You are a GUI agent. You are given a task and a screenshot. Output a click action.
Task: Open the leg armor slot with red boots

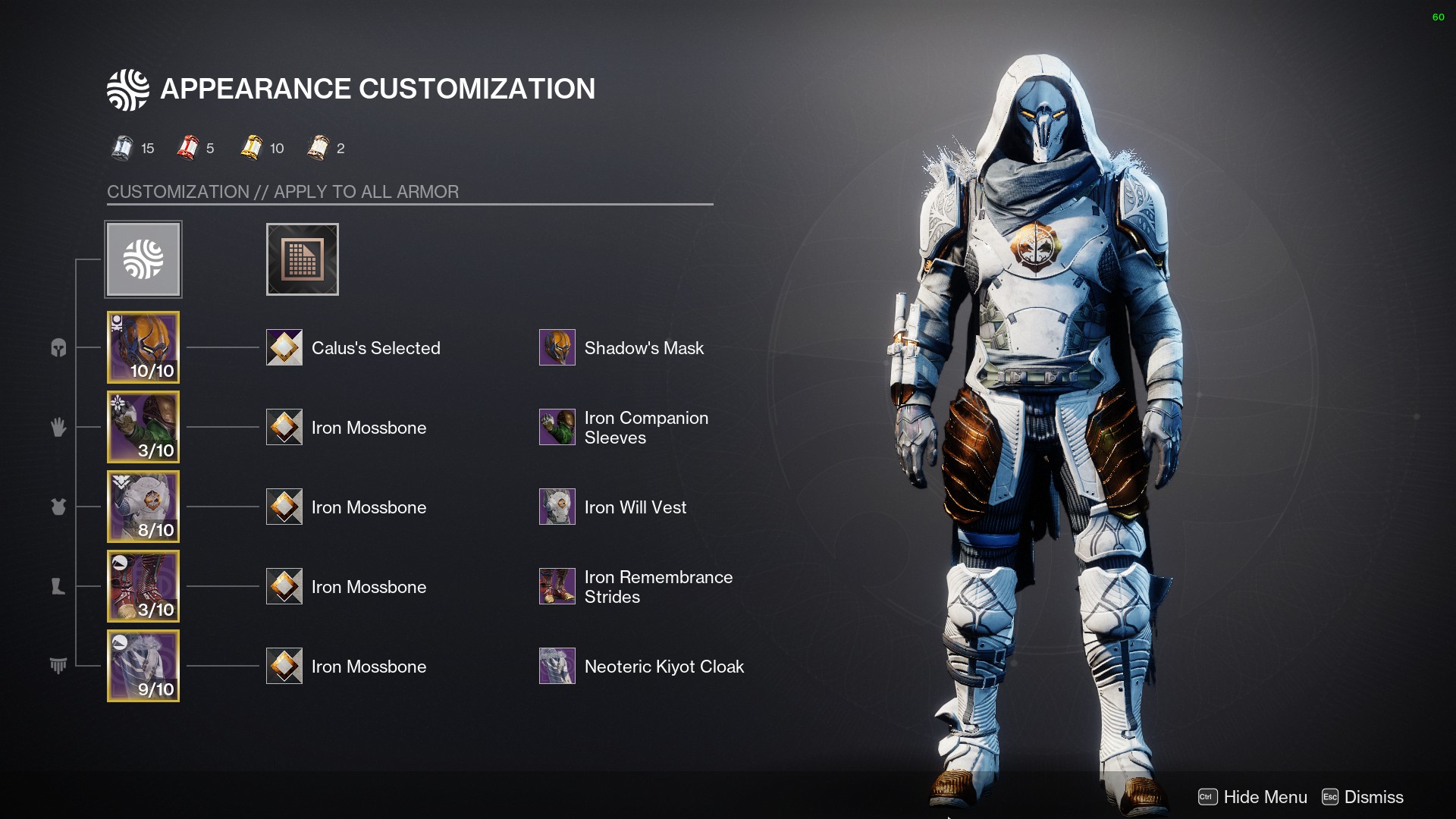click(143, 586)
